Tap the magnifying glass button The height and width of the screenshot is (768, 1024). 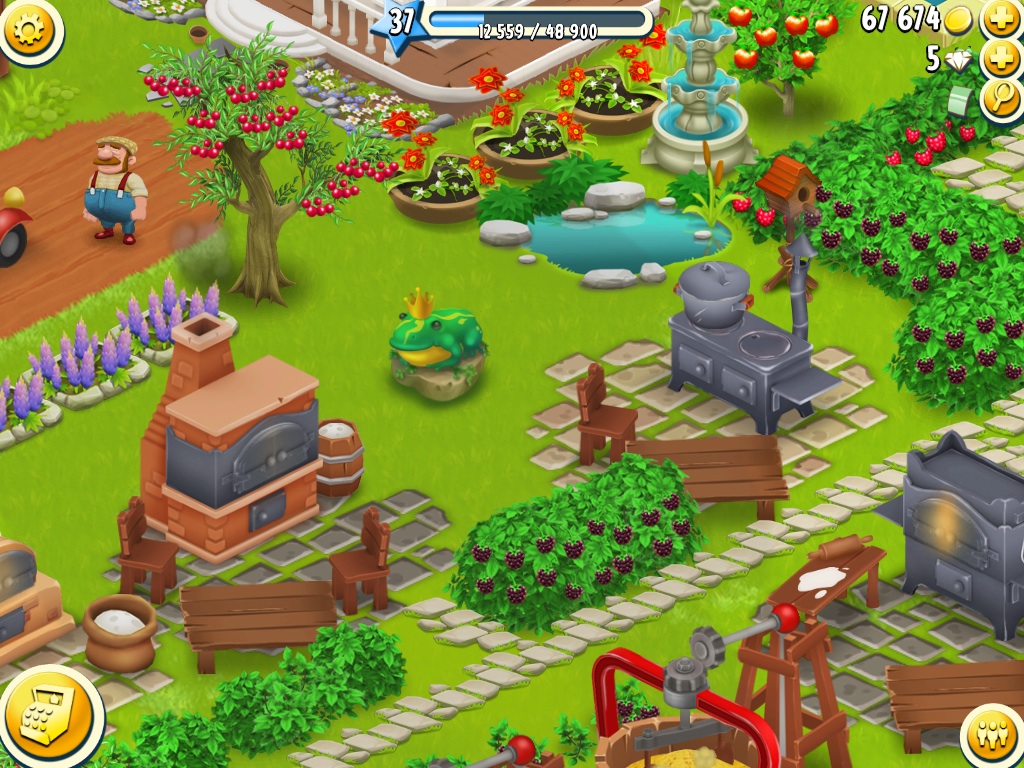pos(1001,99)
